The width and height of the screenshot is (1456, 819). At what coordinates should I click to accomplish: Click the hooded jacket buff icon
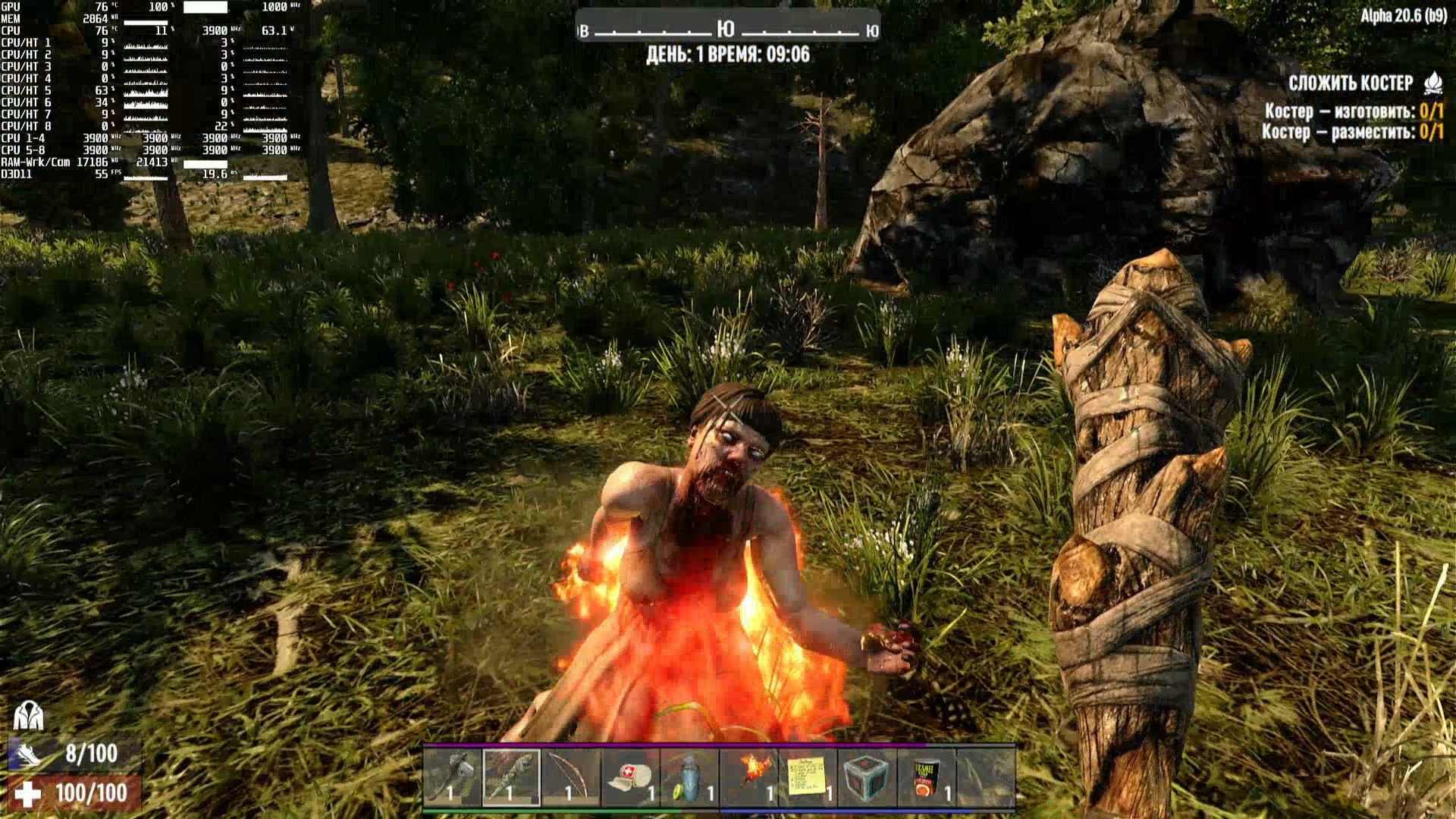pyautogui.click(x=29, y=715)
